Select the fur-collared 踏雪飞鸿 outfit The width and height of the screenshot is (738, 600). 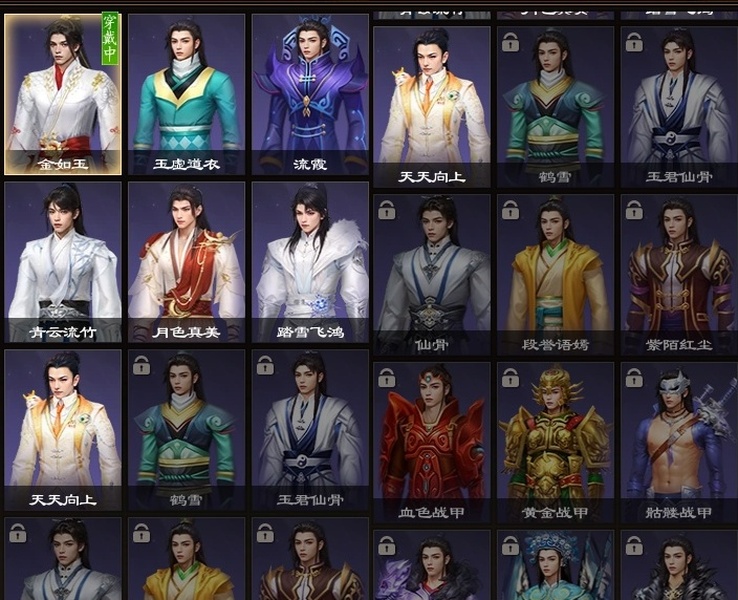pyautogui.click(x=310, y=262)
